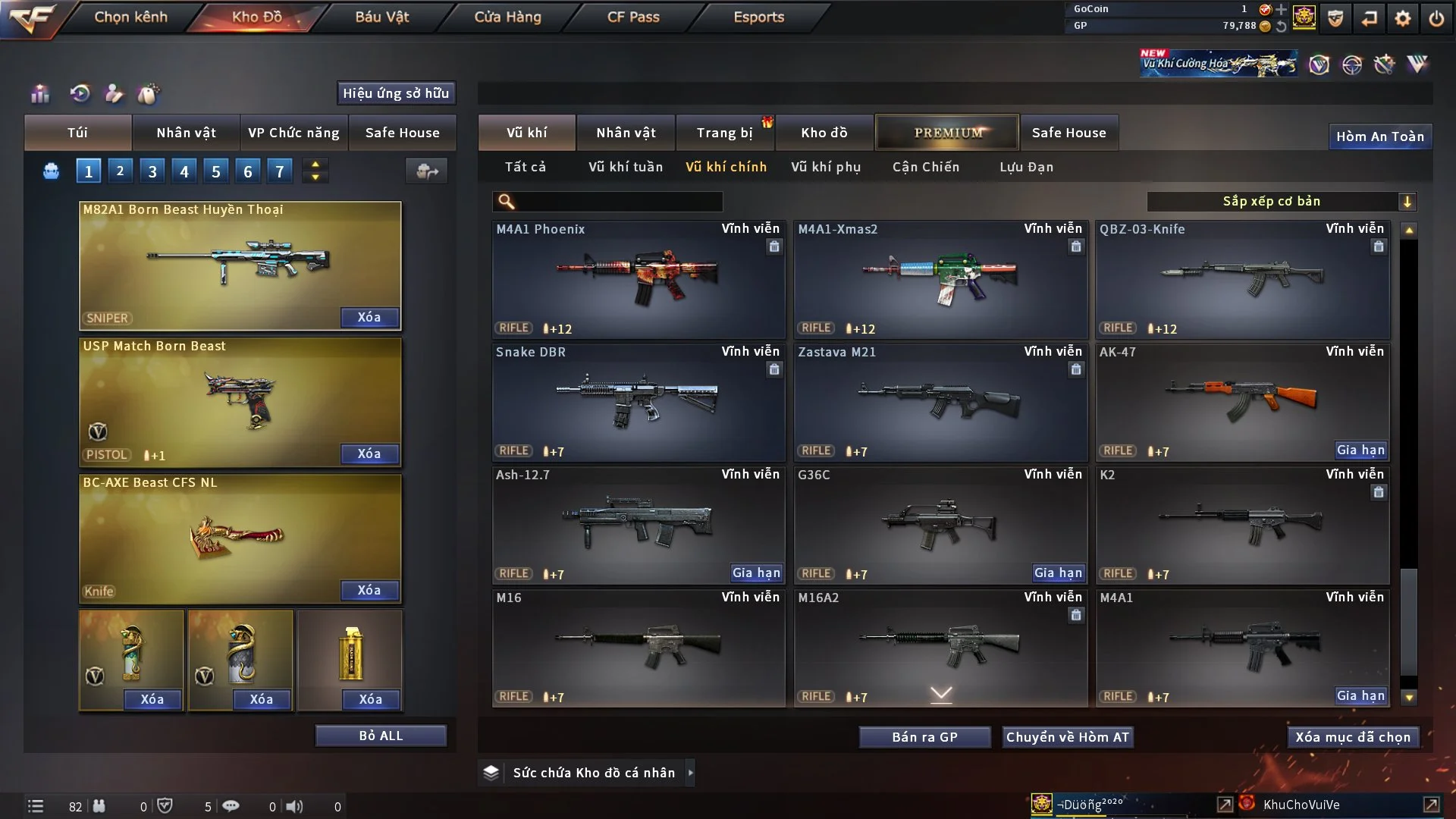Extend the Ash-12.7 with Gia hạn
This screenshot has height=819, width=1456.
coord(756,573)
